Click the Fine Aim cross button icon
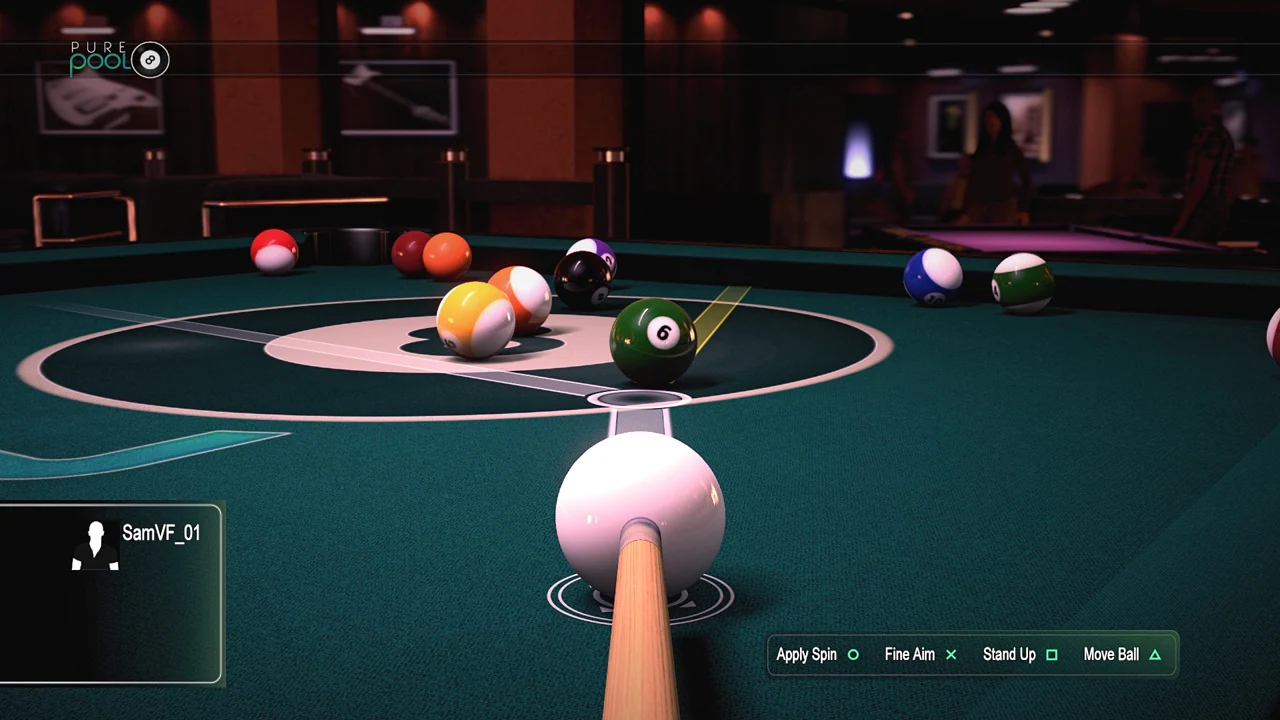 click(x=951, y=654)
